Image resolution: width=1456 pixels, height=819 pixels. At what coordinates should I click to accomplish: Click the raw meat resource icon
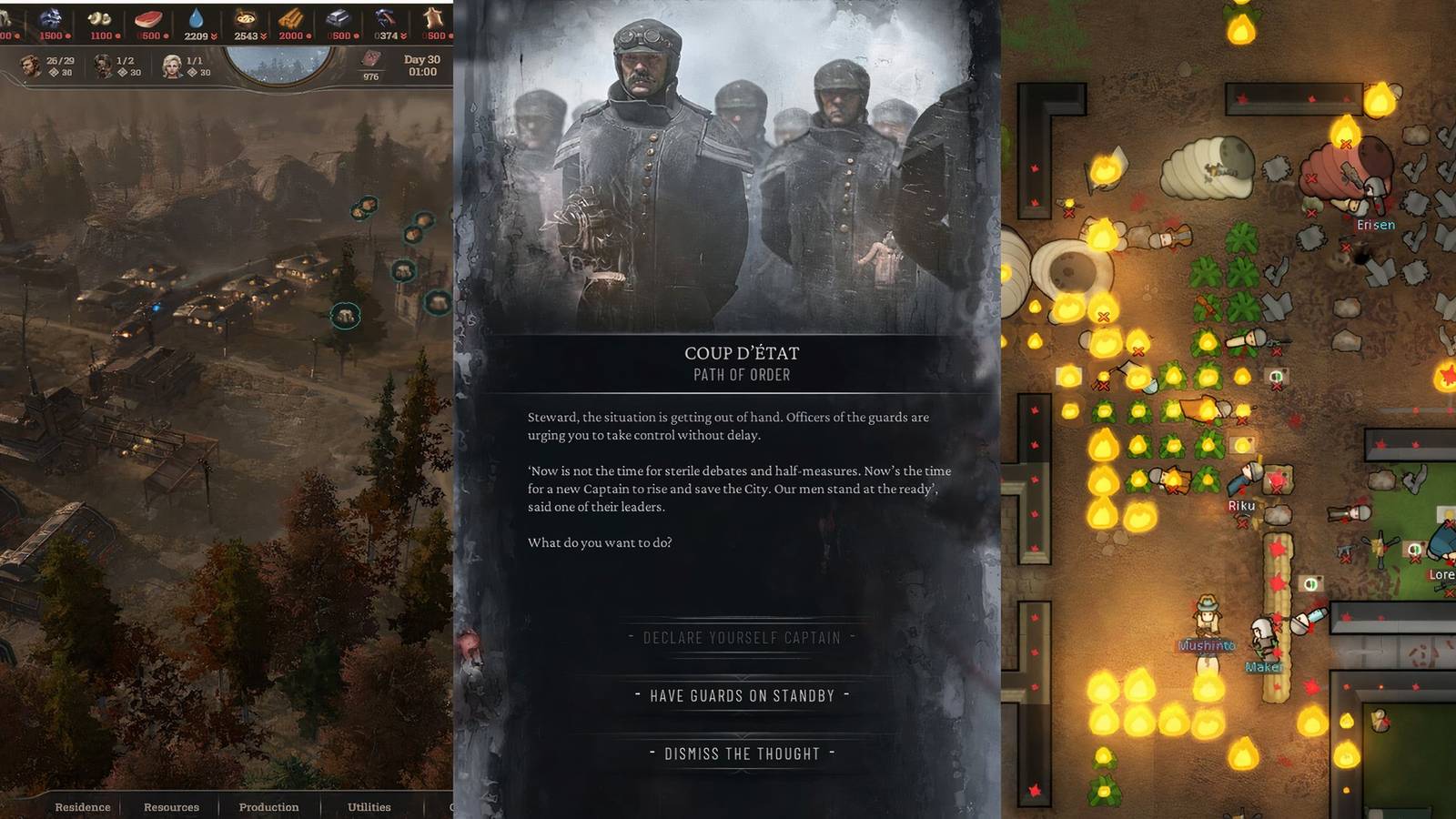point(147,17)
